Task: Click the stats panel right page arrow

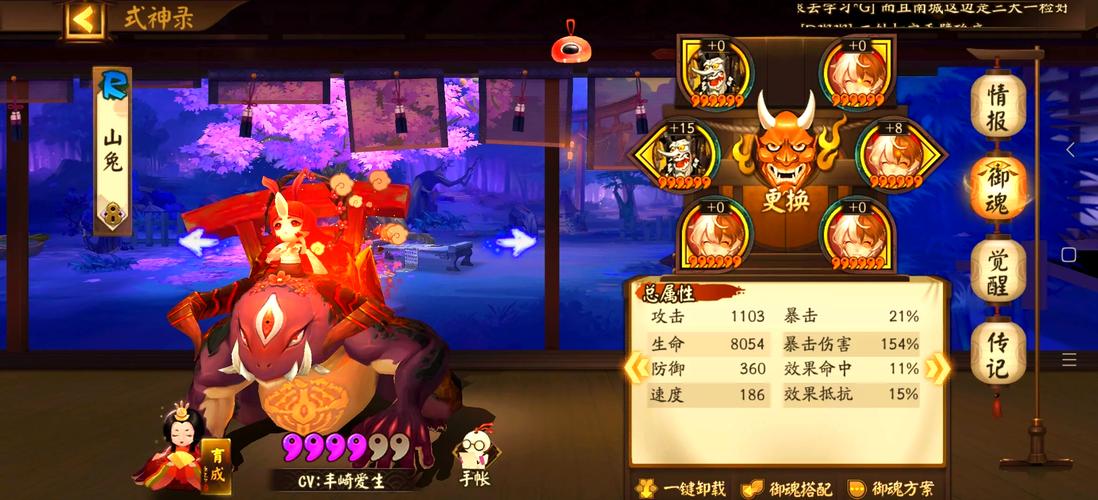Action: 937,368
